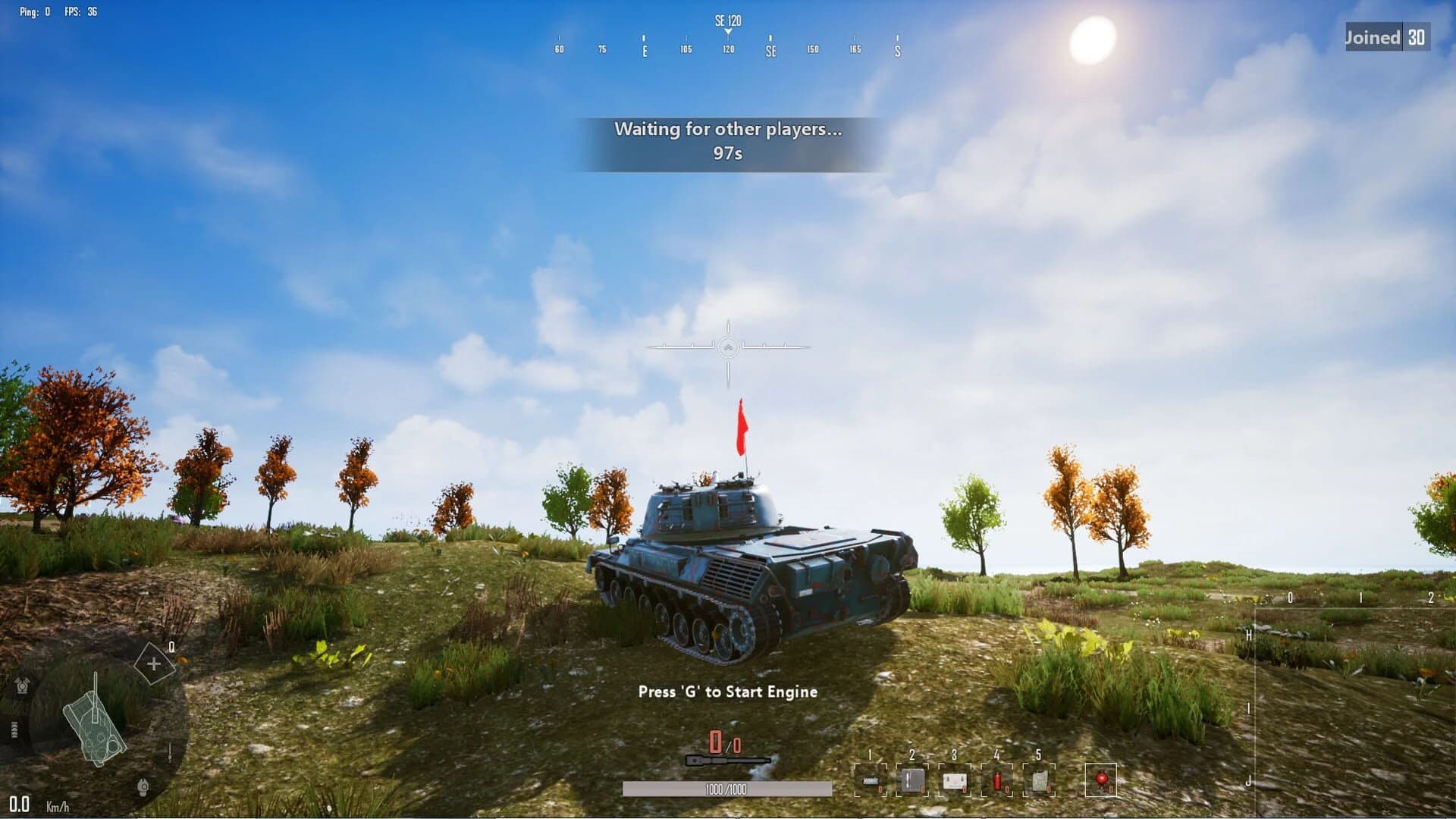The image size is (1456, 819).
Task: Select the AP shell in hotbar slot 1
Action: pos(871,782)
